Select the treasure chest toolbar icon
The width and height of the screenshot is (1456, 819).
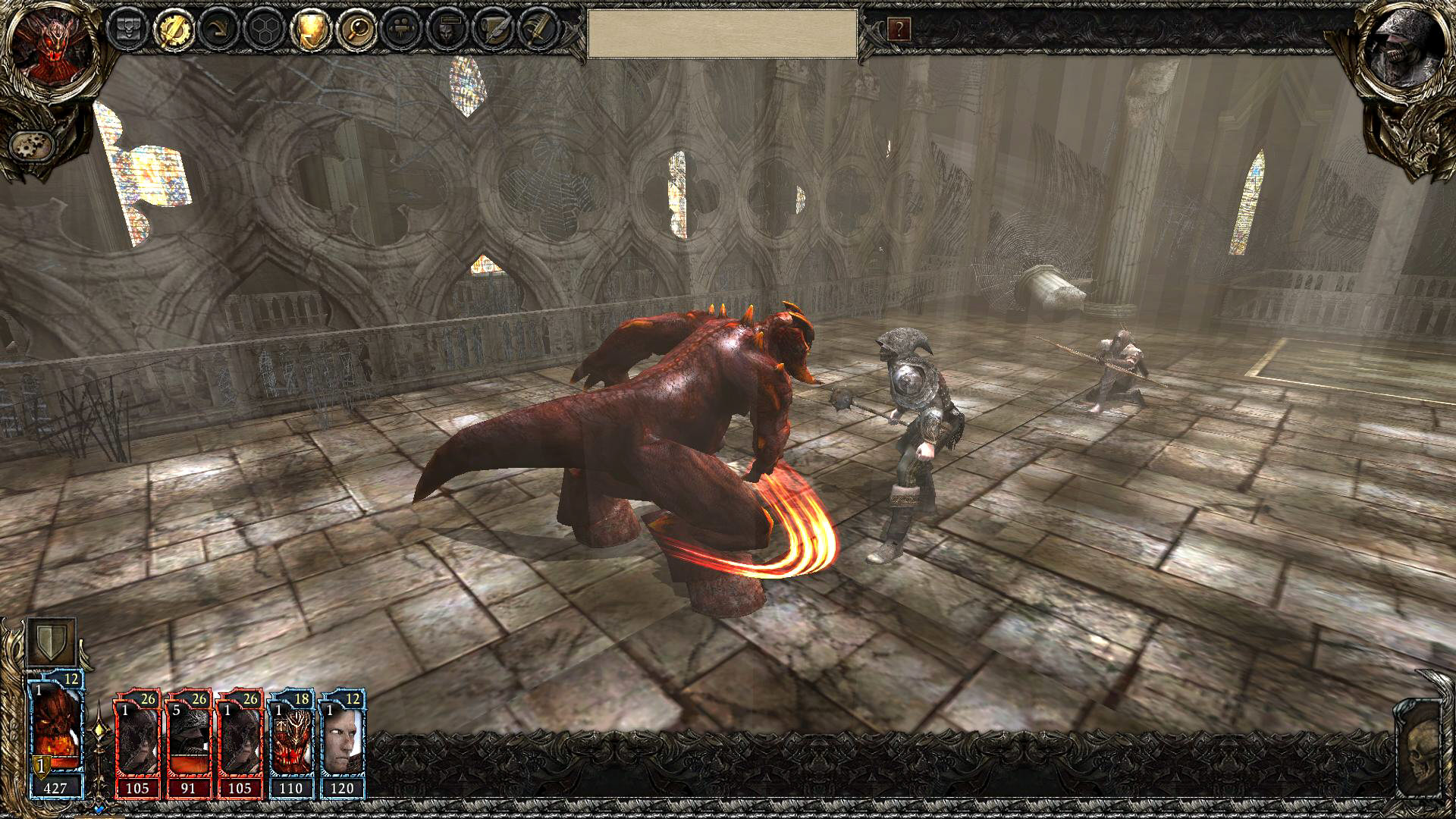point(126,30)
